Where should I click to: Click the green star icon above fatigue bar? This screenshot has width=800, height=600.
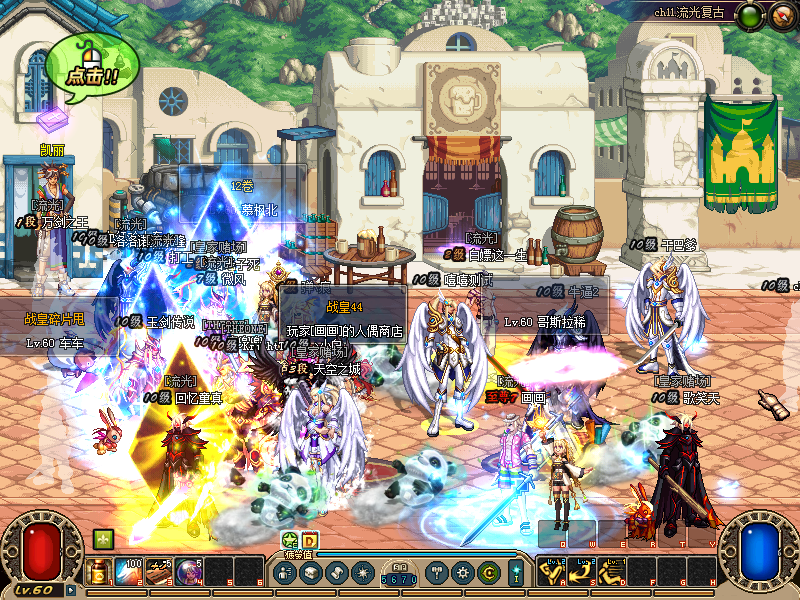click(x=290, y=540)
